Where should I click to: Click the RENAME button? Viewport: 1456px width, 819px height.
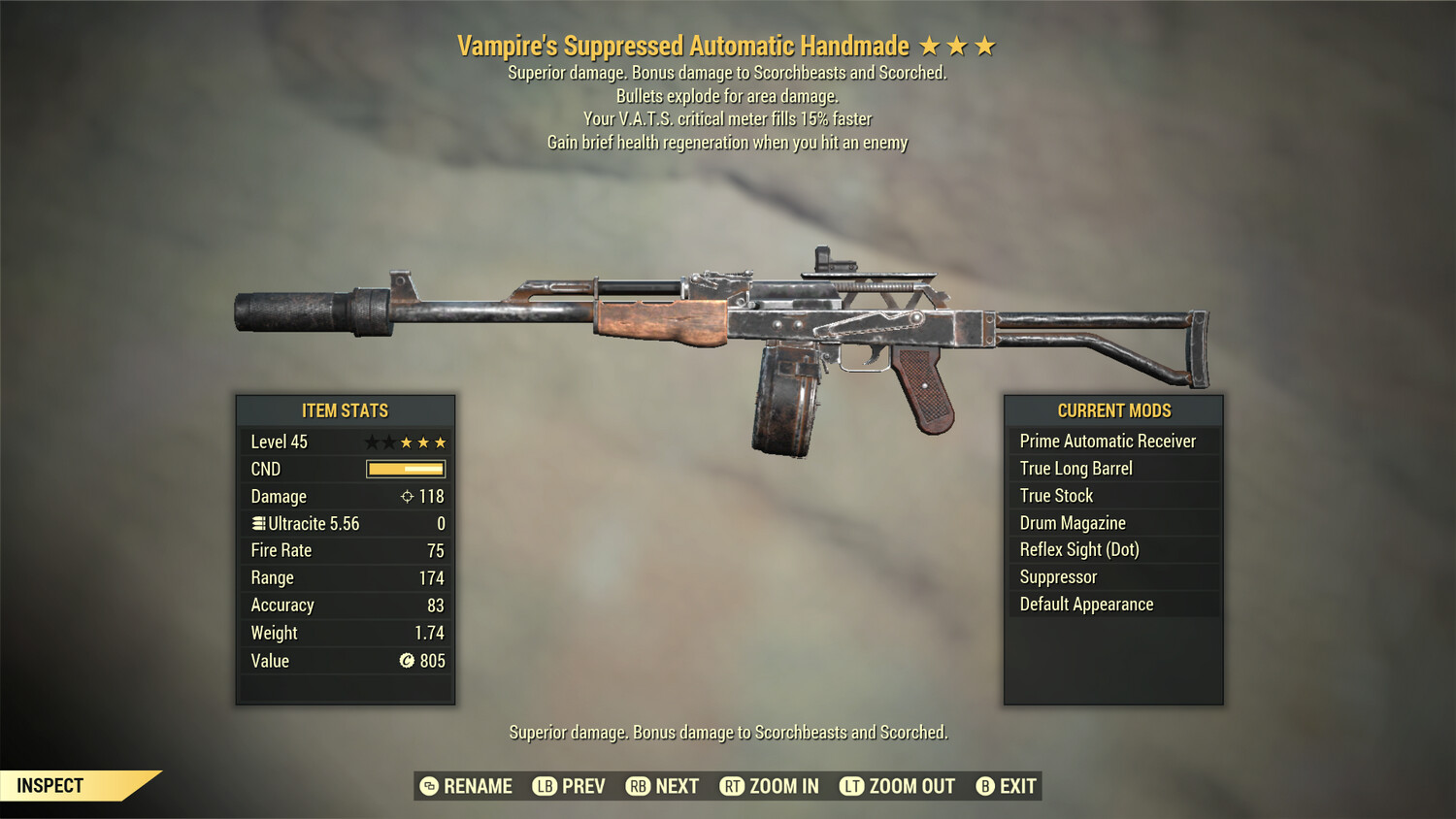click(x=477, y=786)
